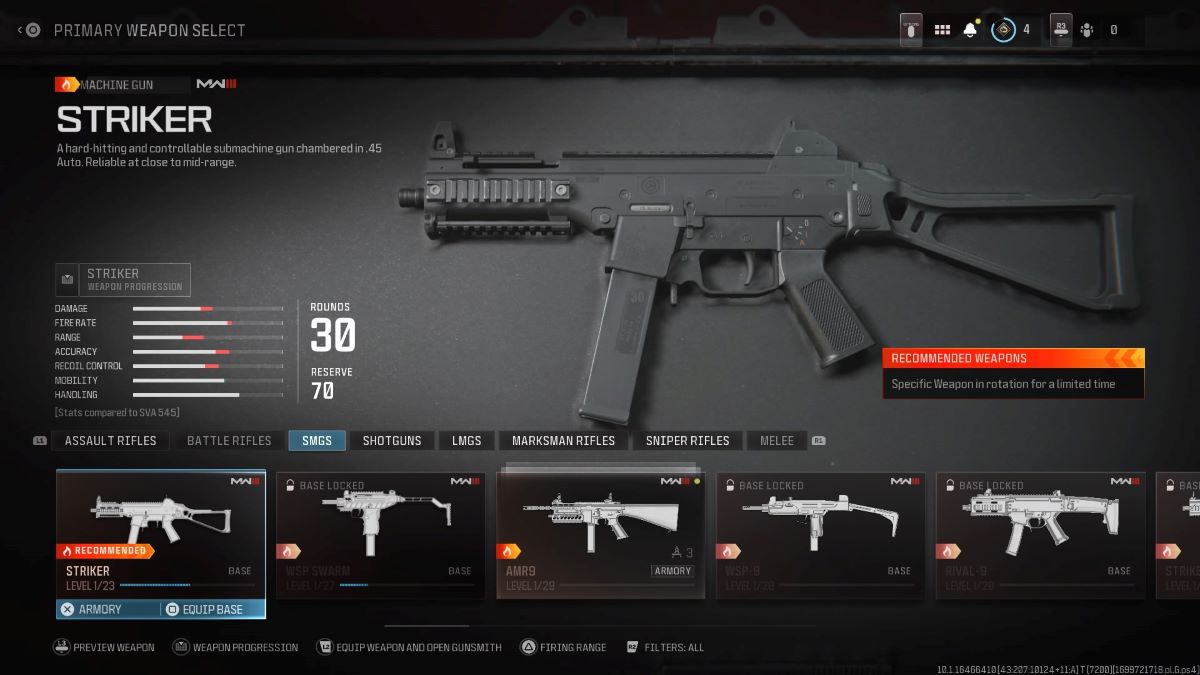Viewport: 1200px width, 675px height.
Task: Open the notifications bell
Action: click(x=970, y=30)
